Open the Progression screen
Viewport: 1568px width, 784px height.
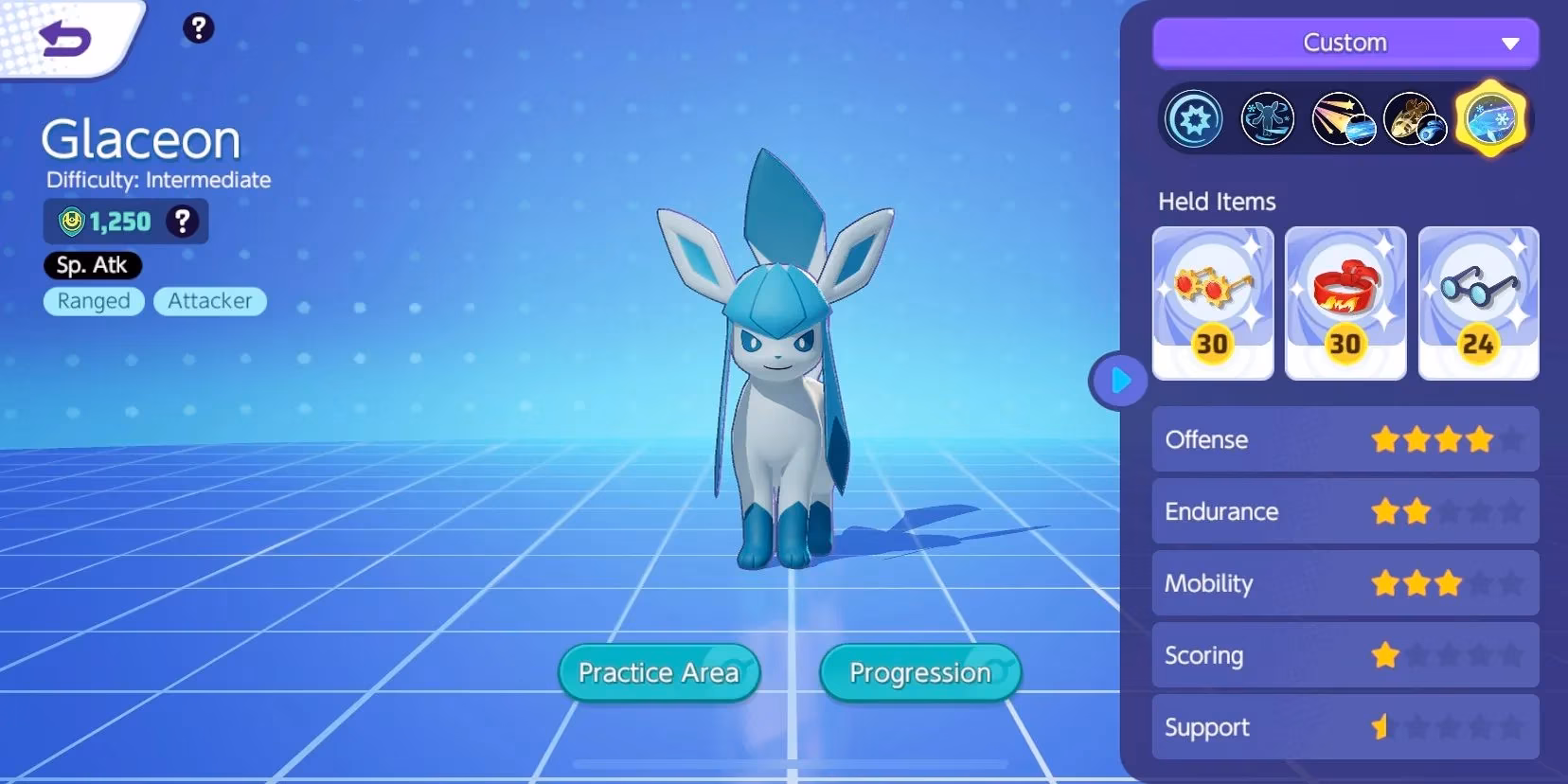click(x=918, y=672)
